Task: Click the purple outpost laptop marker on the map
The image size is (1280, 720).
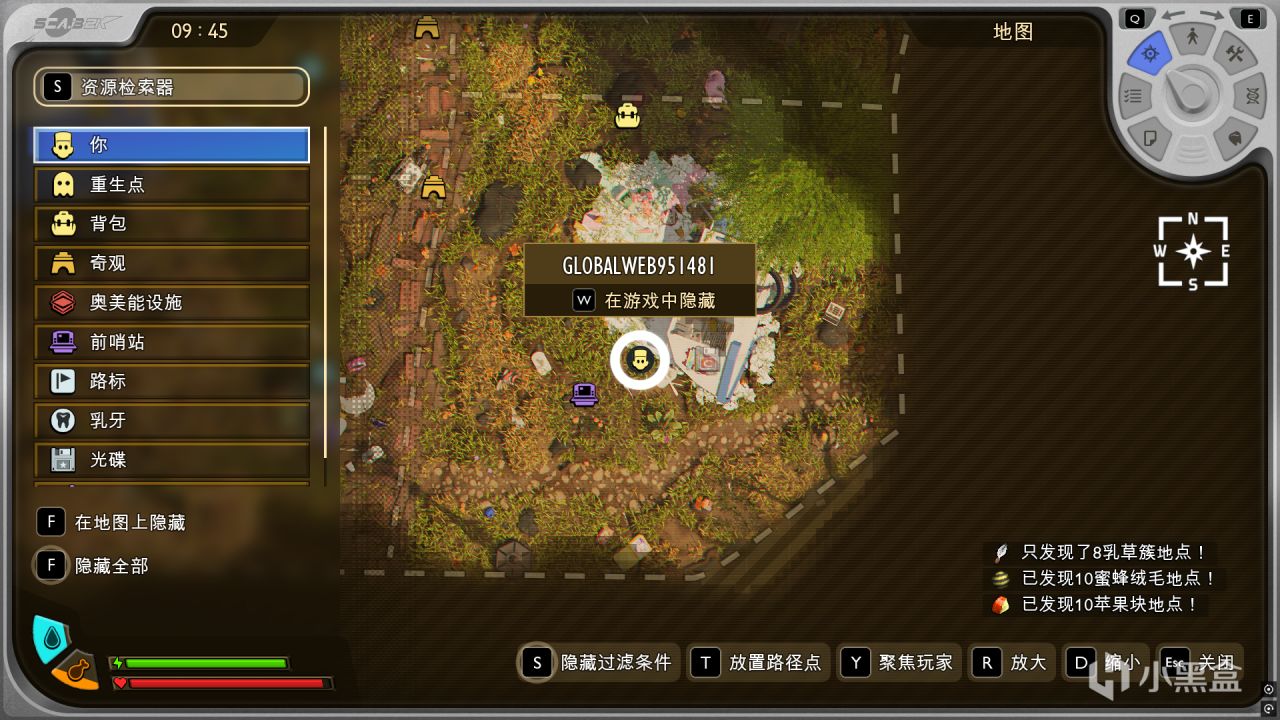Action: 584,394
